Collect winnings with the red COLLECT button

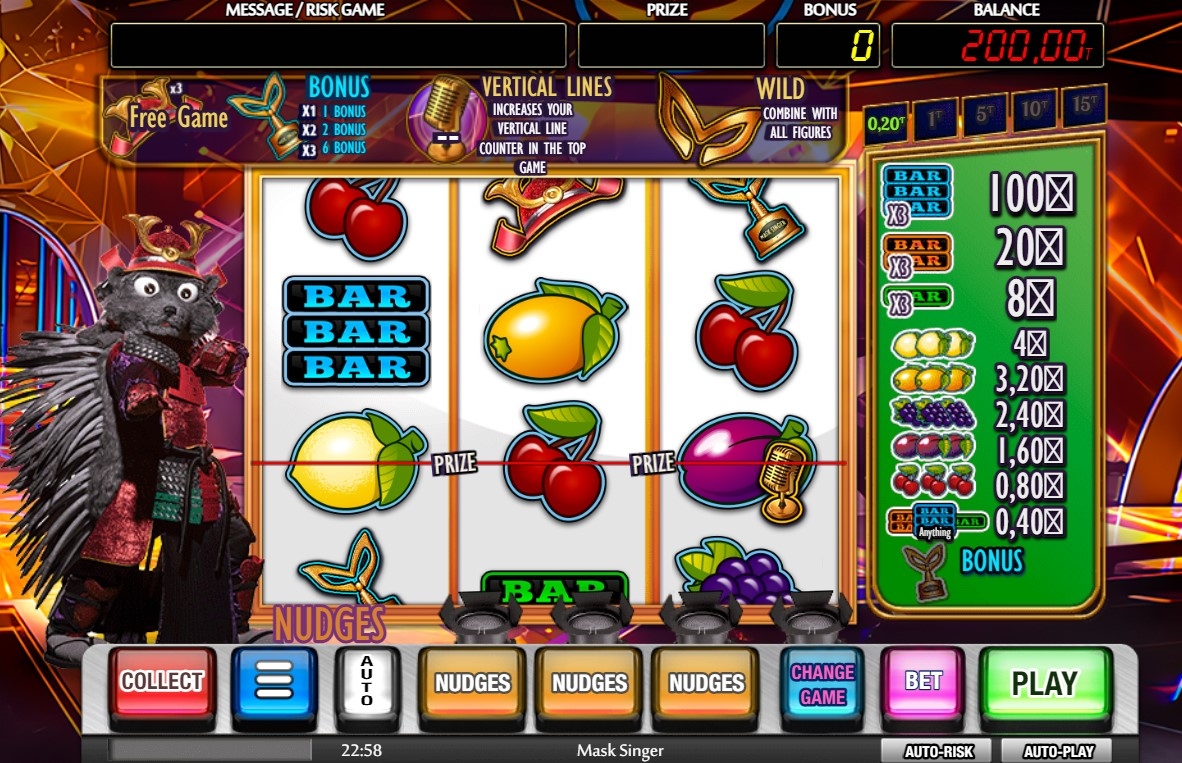pyautogui.click(x=162, y=683)
